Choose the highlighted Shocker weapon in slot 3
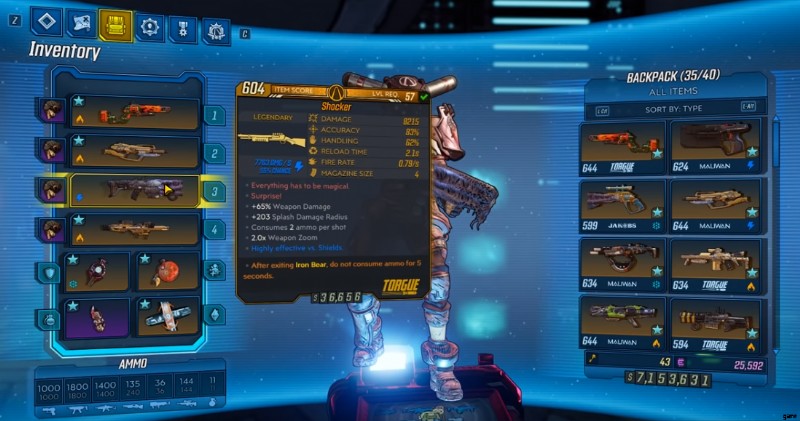The image size is (800, 421). [133, 189]
